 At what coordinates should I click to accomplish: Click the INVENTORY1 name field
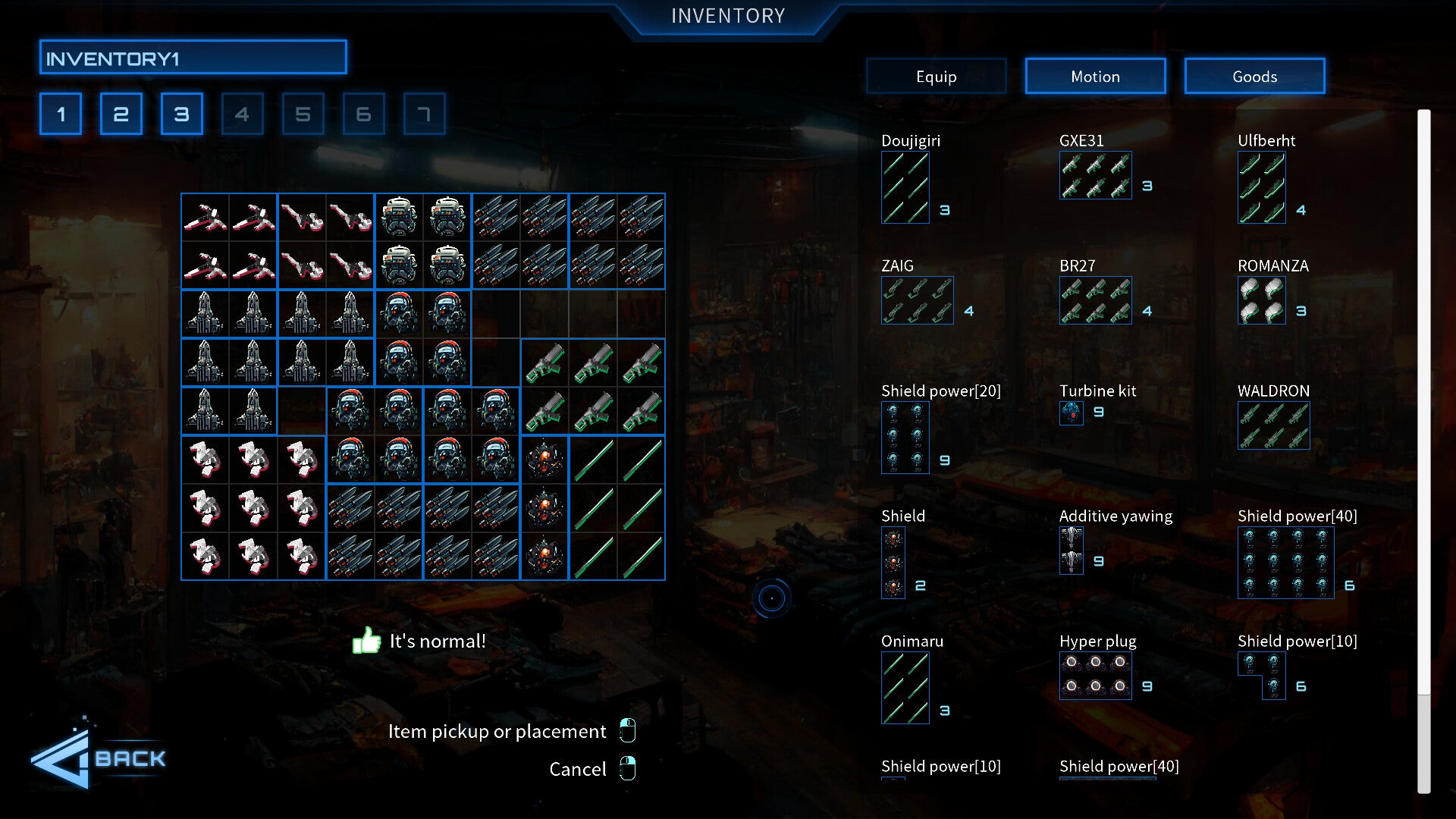[193, 58]
